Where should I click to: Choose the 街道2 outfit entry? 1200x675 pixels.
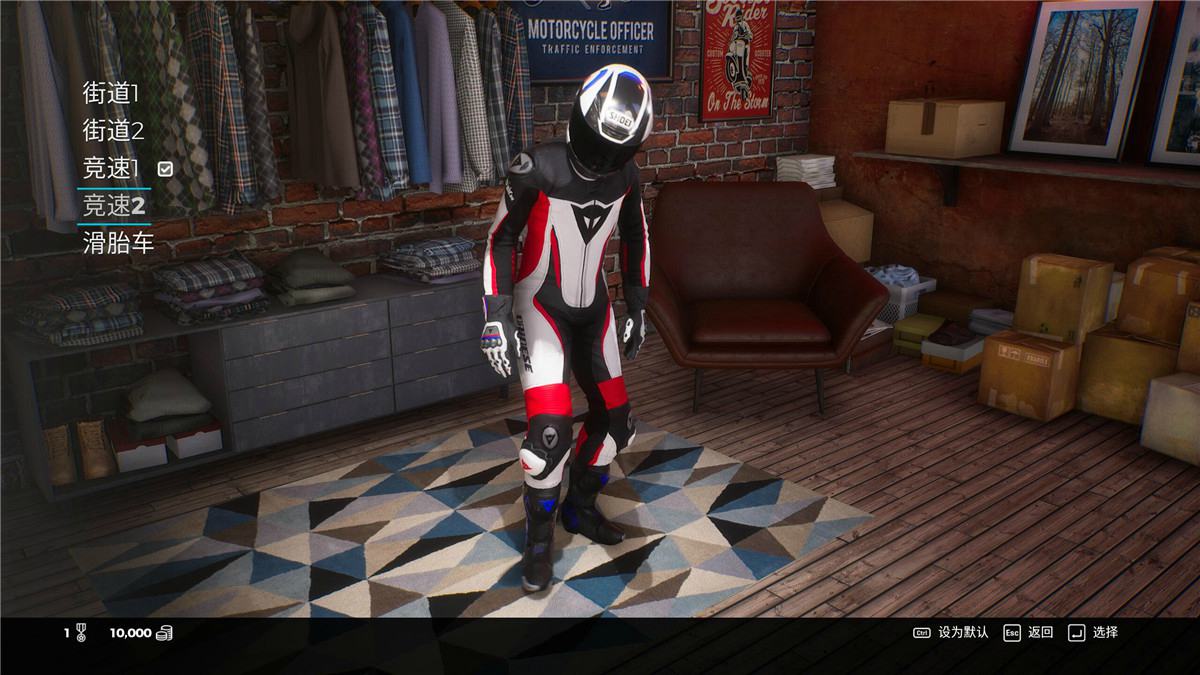click(x=113, y=131)
